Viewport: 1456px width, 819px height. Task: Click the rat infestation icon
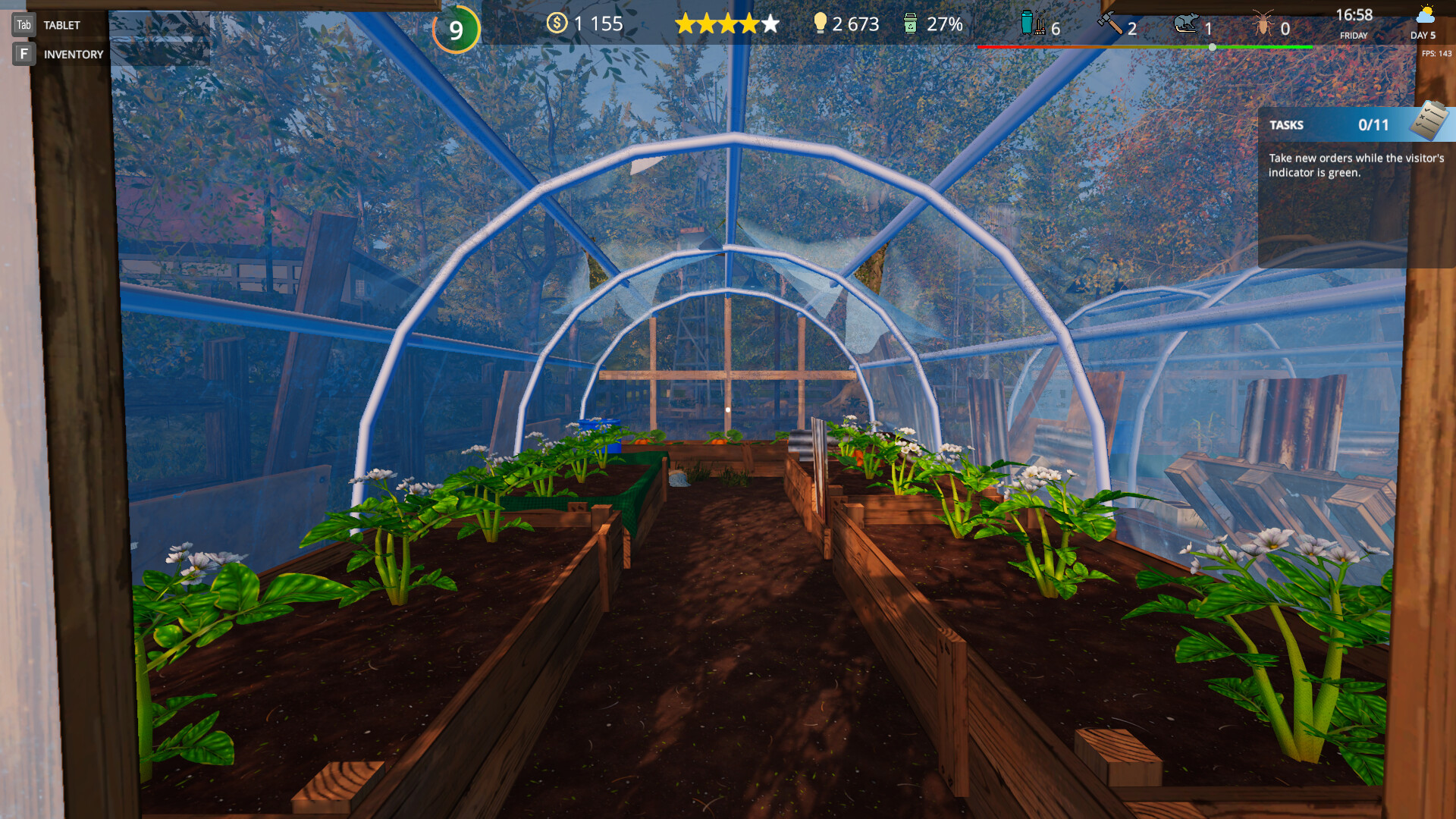[1186, 24]
